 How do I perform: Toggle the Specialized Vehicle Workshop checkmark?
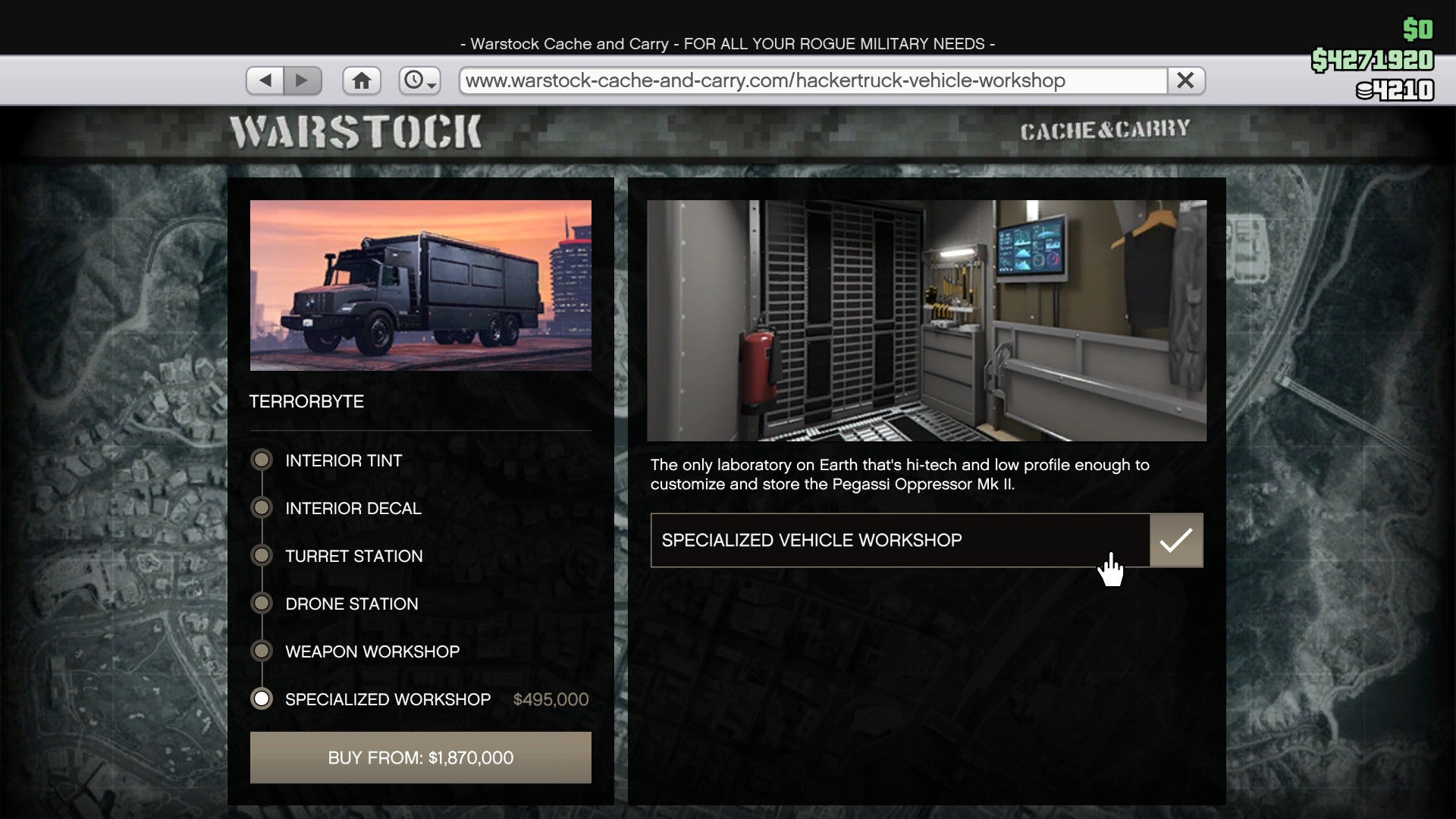pos(1175,541)
